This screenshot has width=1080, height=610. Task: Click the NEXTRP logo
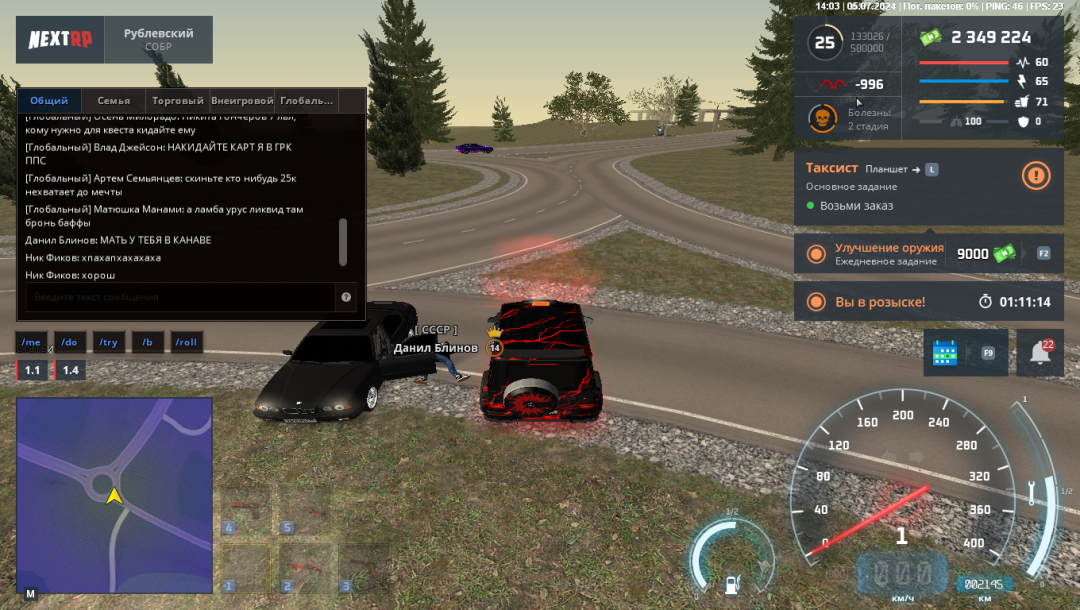coord(59,40)
